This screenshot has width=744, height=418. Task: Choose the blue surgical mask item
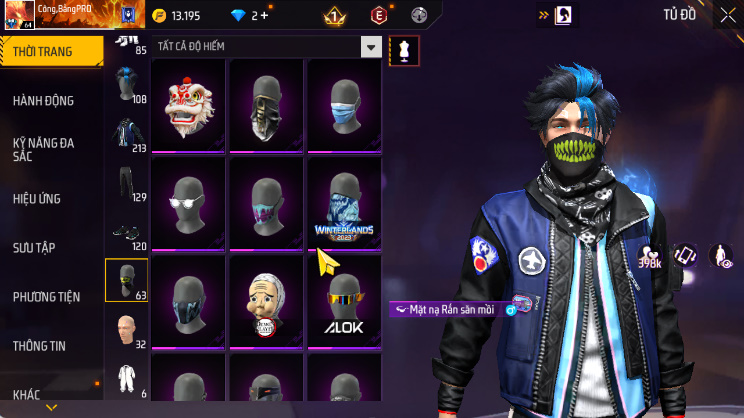click(344, 105)
